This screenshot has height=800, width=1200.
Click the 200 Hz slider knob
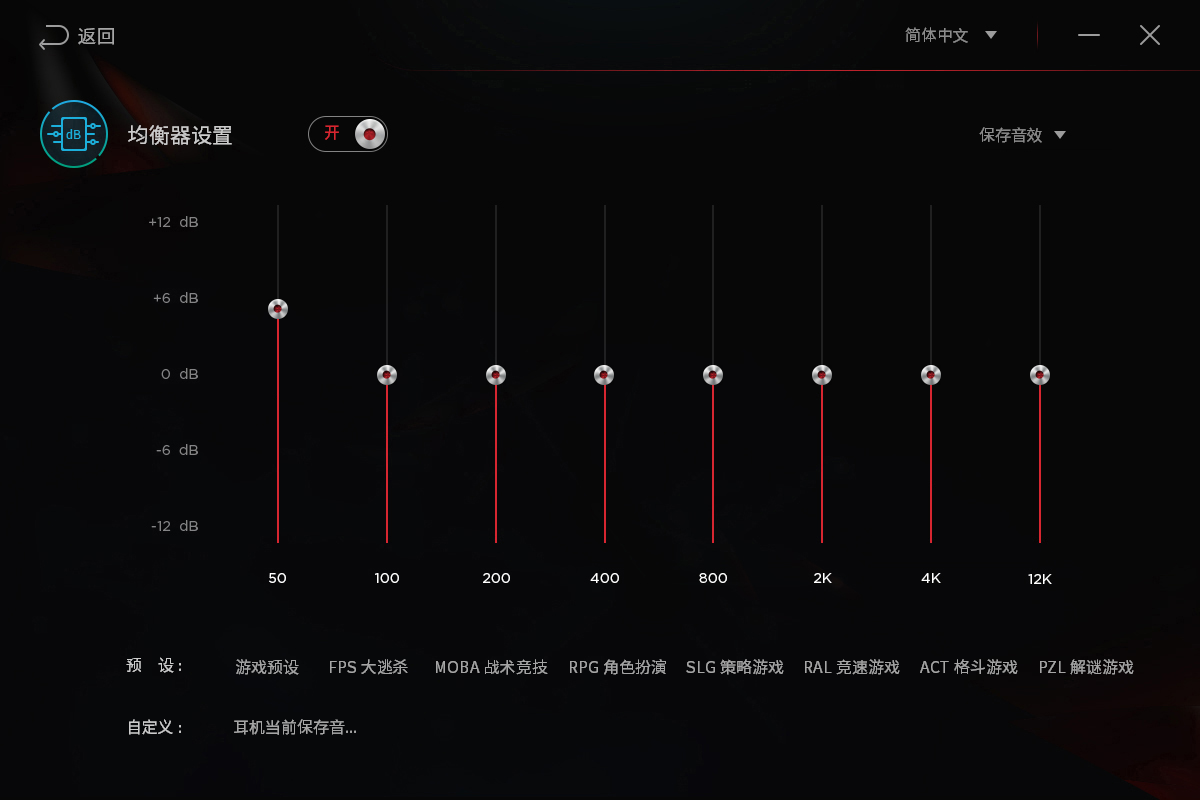click(496, 375)
